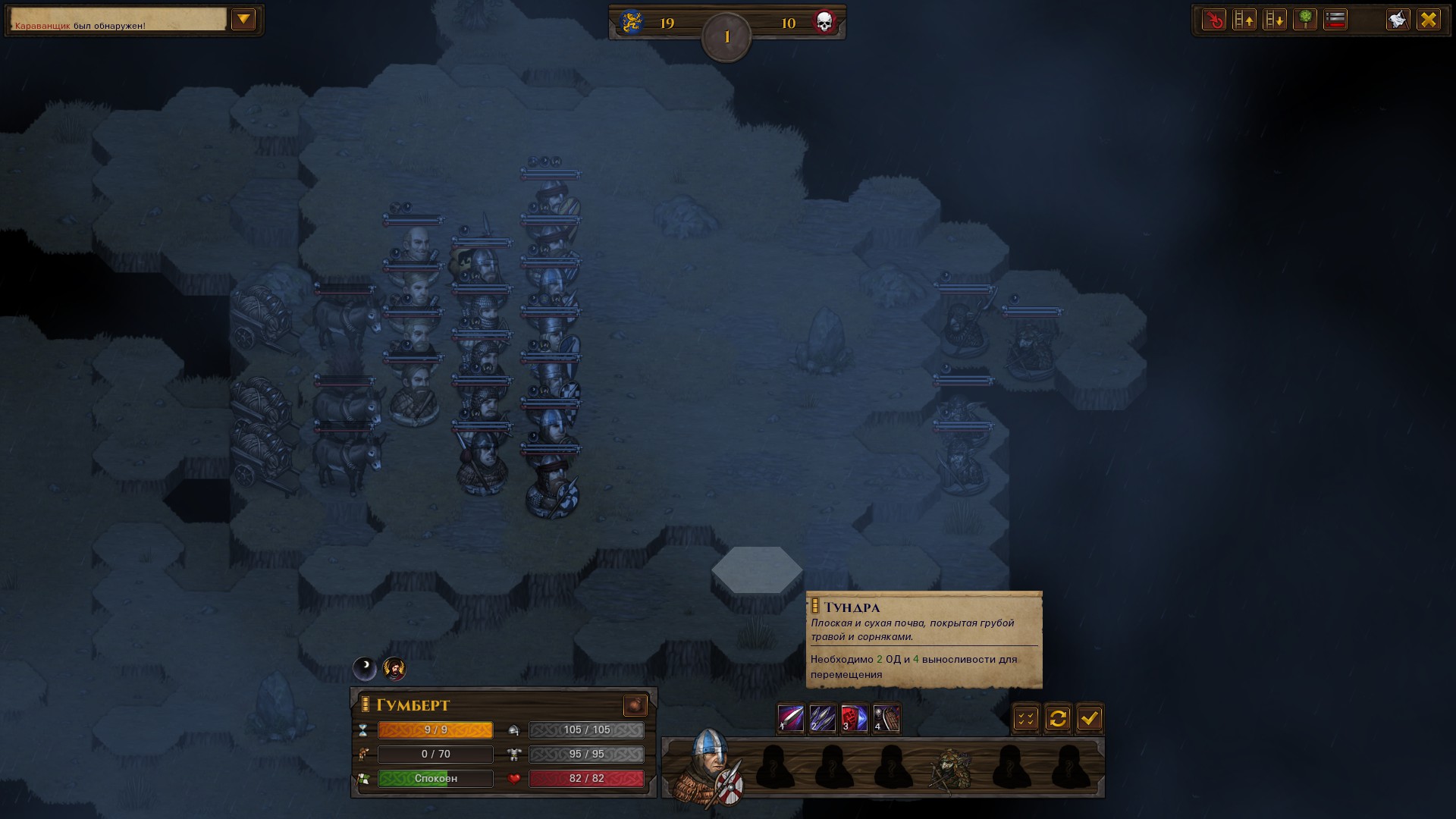Activate the spearwall skill in slot 2

coord(823,717)
